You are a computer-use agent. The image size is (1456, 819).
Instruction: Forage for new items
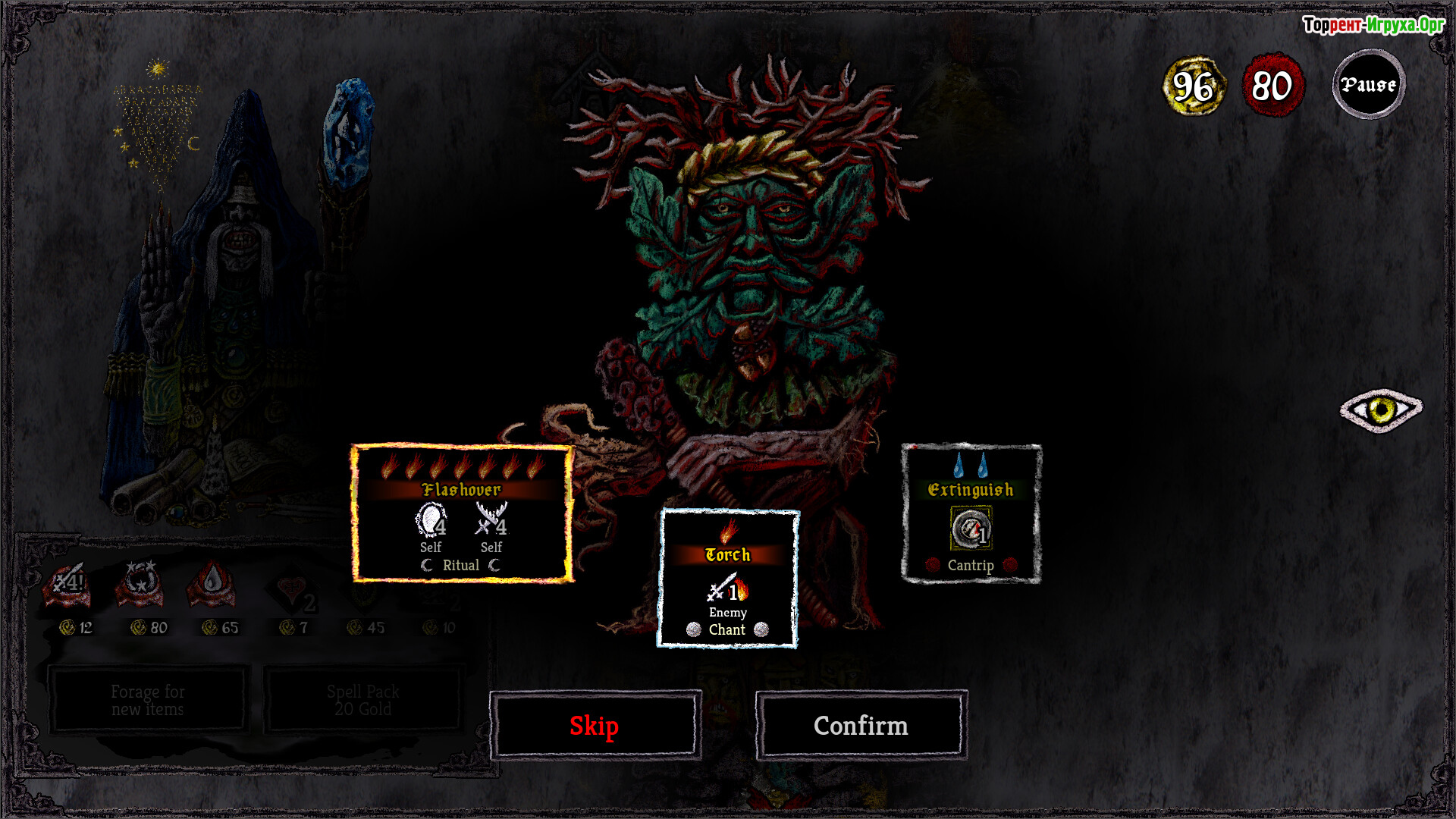click(148, 700)
